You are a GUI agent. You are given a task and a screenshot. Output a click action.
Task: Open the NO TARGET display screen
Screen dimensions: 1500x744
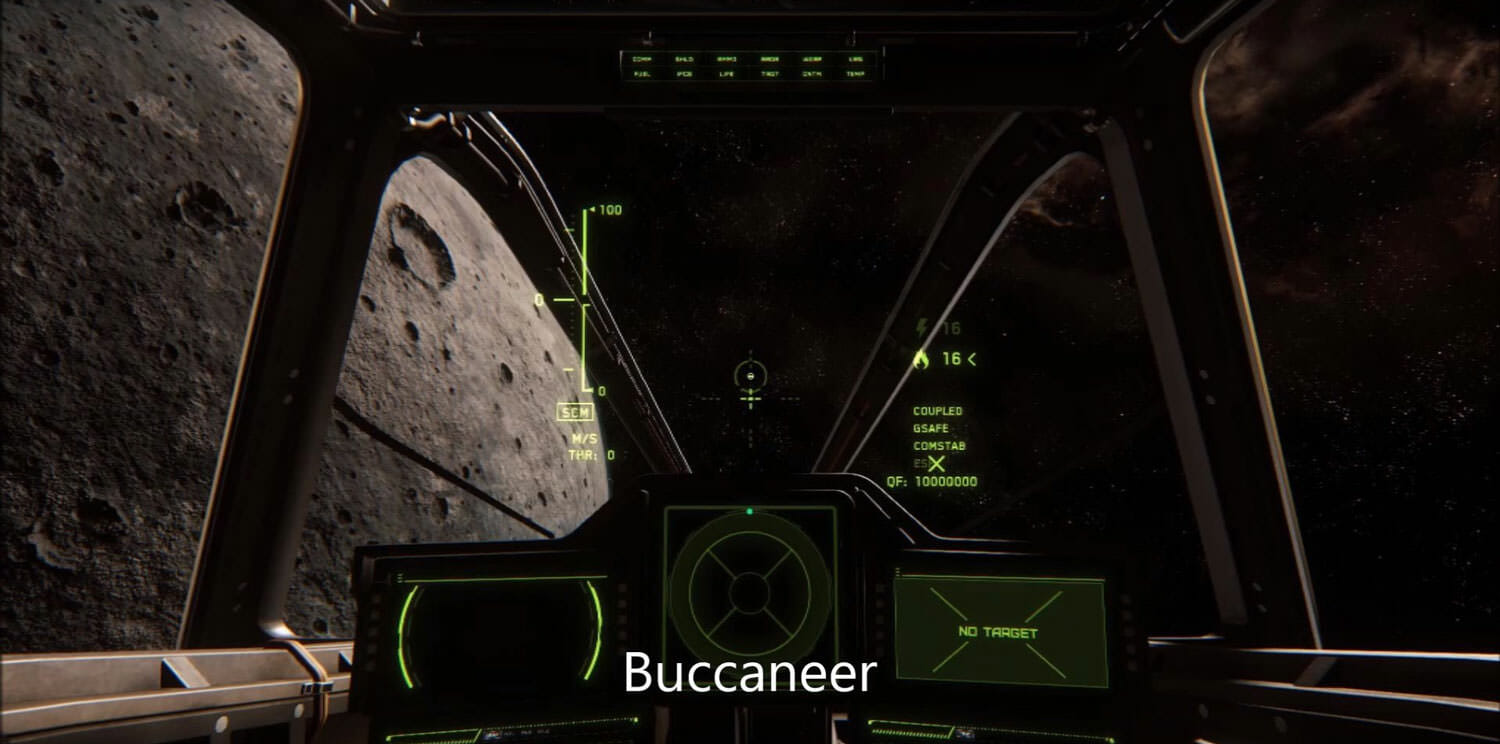pyautogui.click(x=999, y=632)
